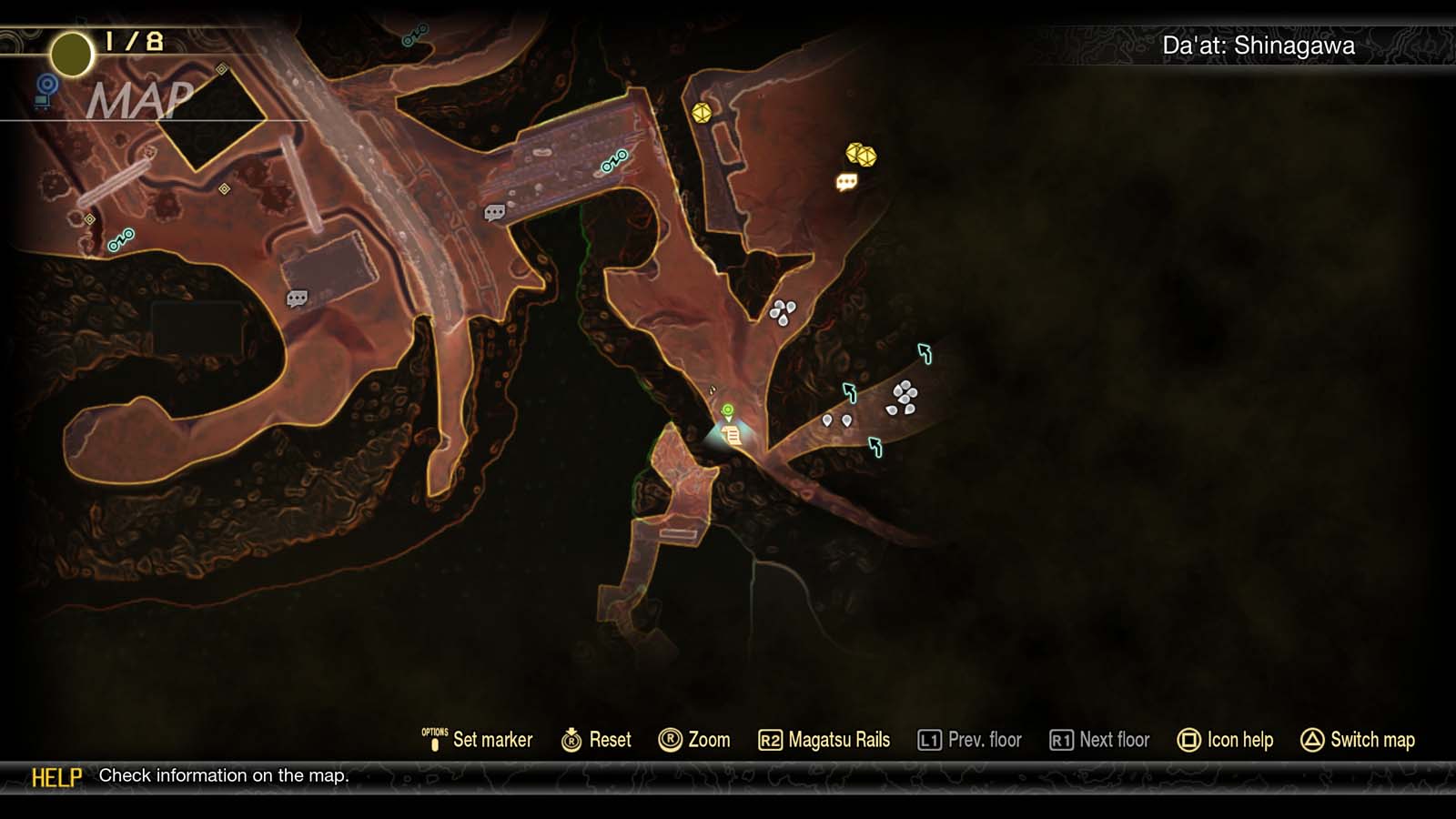Select the green arrow icon on the eastern path
The width and height of the screenshot is (1456, 819).
[926, 350]
